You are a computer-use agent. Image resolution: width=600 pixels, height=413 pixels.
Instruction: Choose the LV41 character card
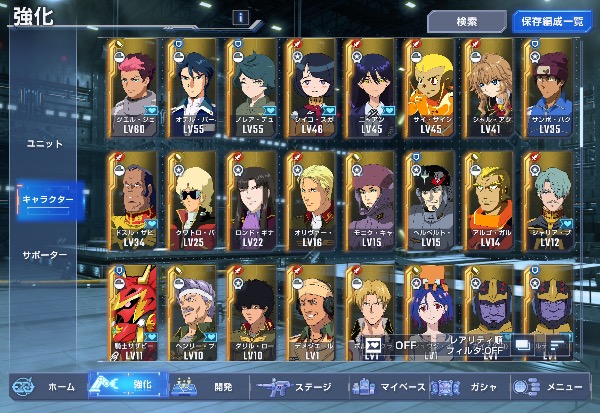pyautogui.click(x=490, y=88)
